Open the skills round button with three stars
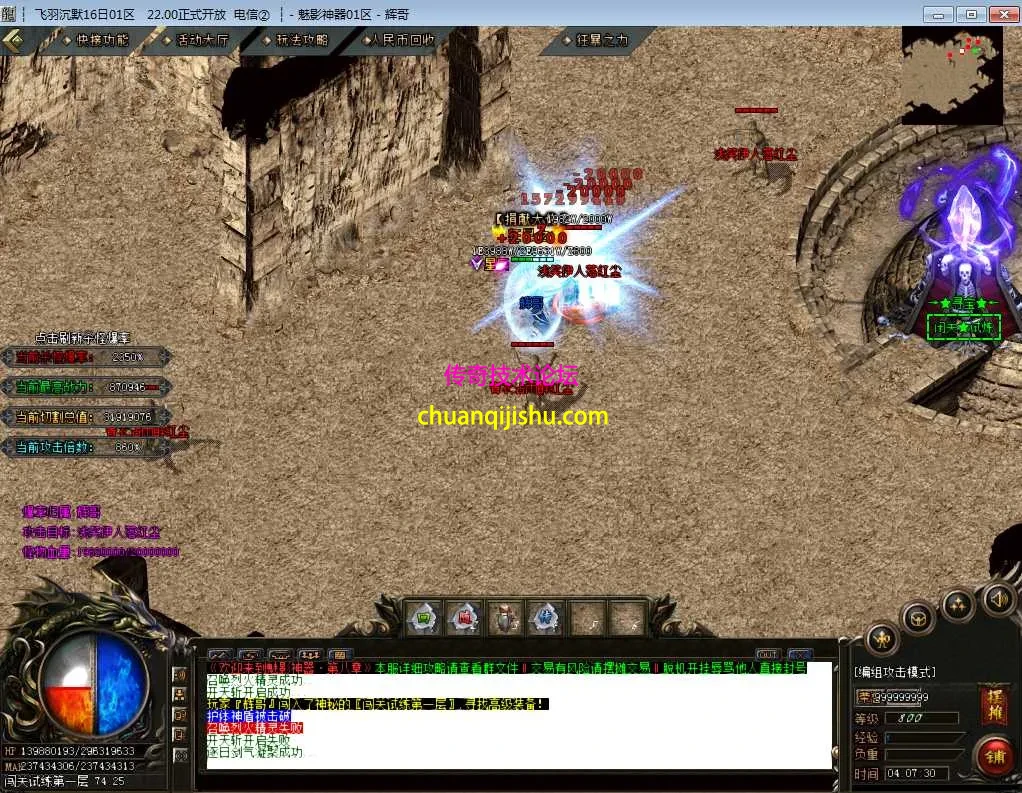This screenshot has height=793, width=1022. [958, 604]
